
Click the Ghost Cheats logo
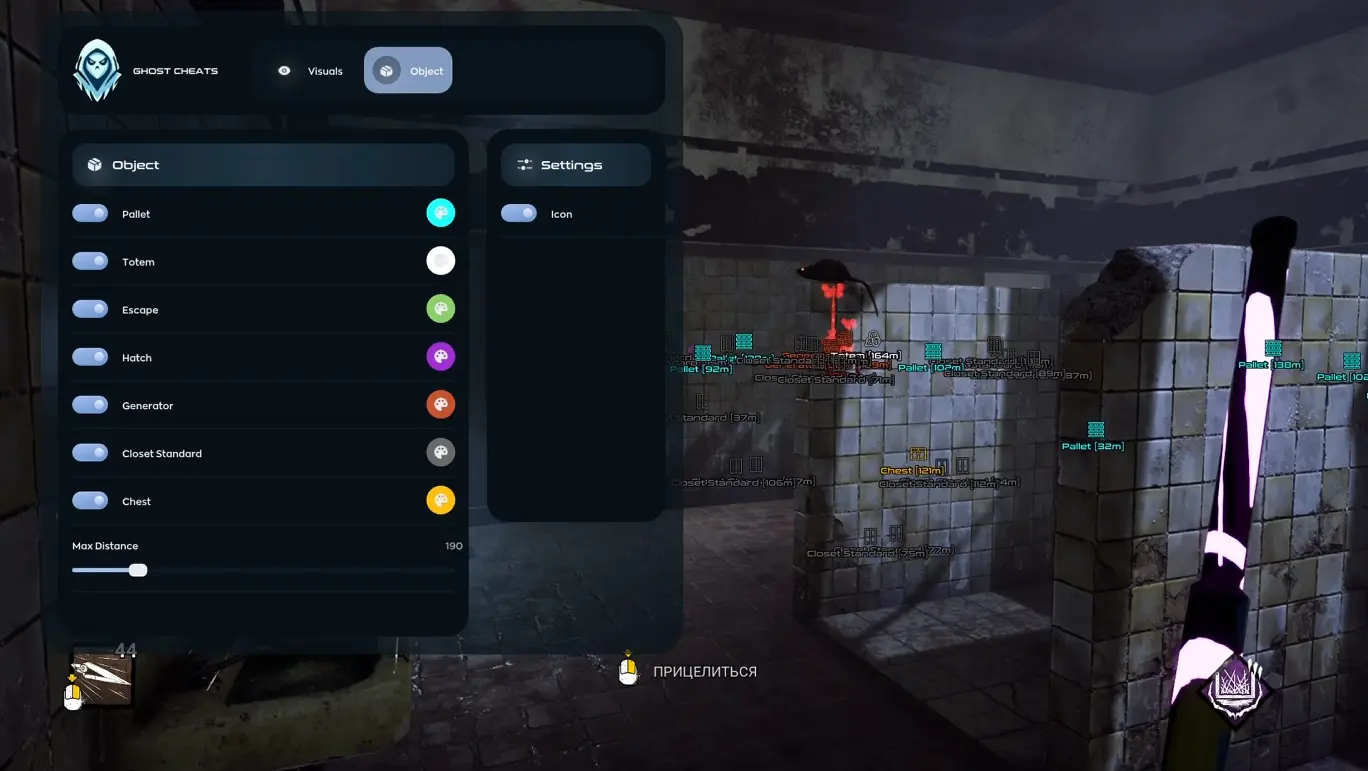coord(97,71)
